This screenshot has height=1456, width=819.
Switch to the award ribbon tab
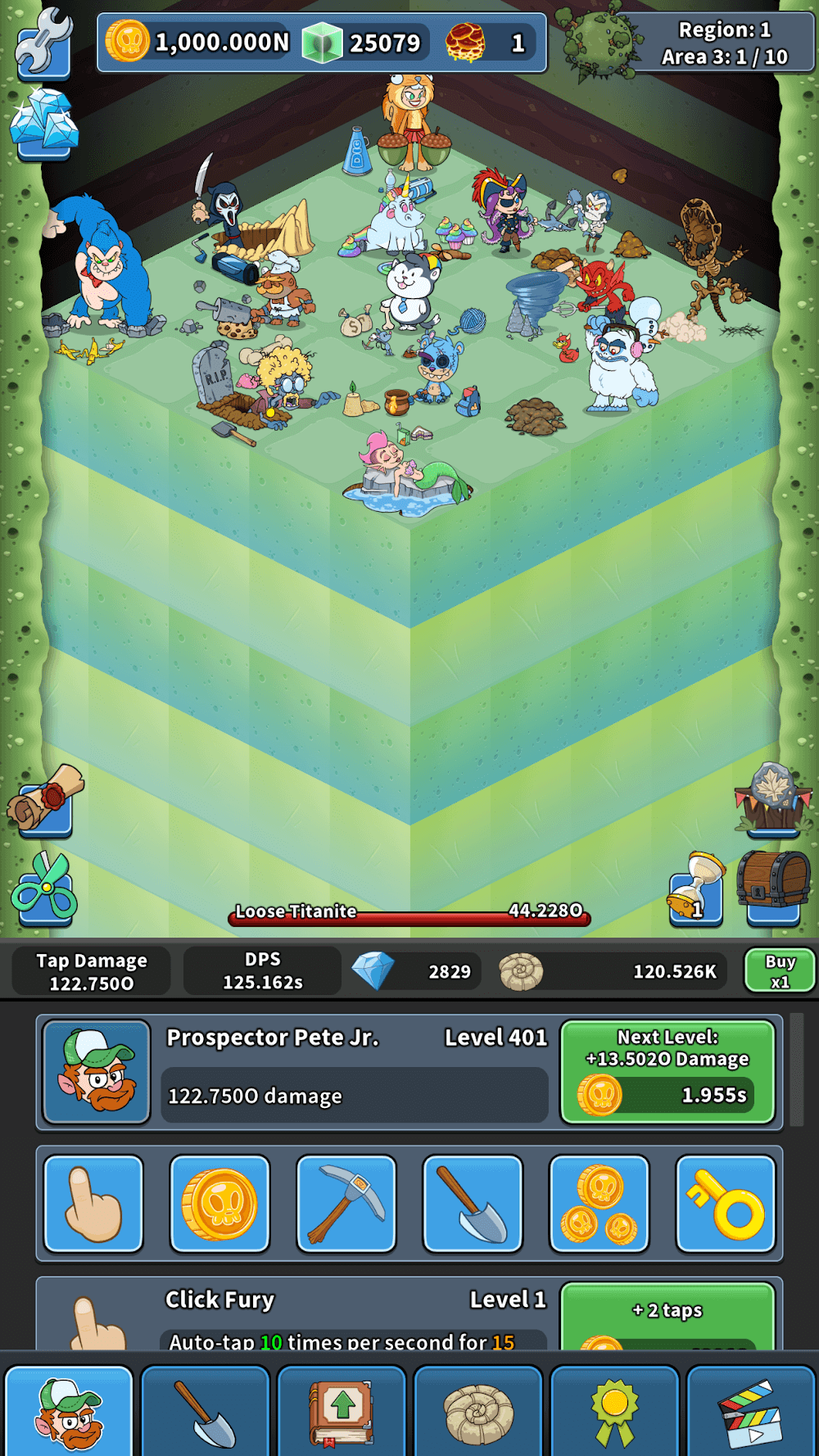point(616,1411)
